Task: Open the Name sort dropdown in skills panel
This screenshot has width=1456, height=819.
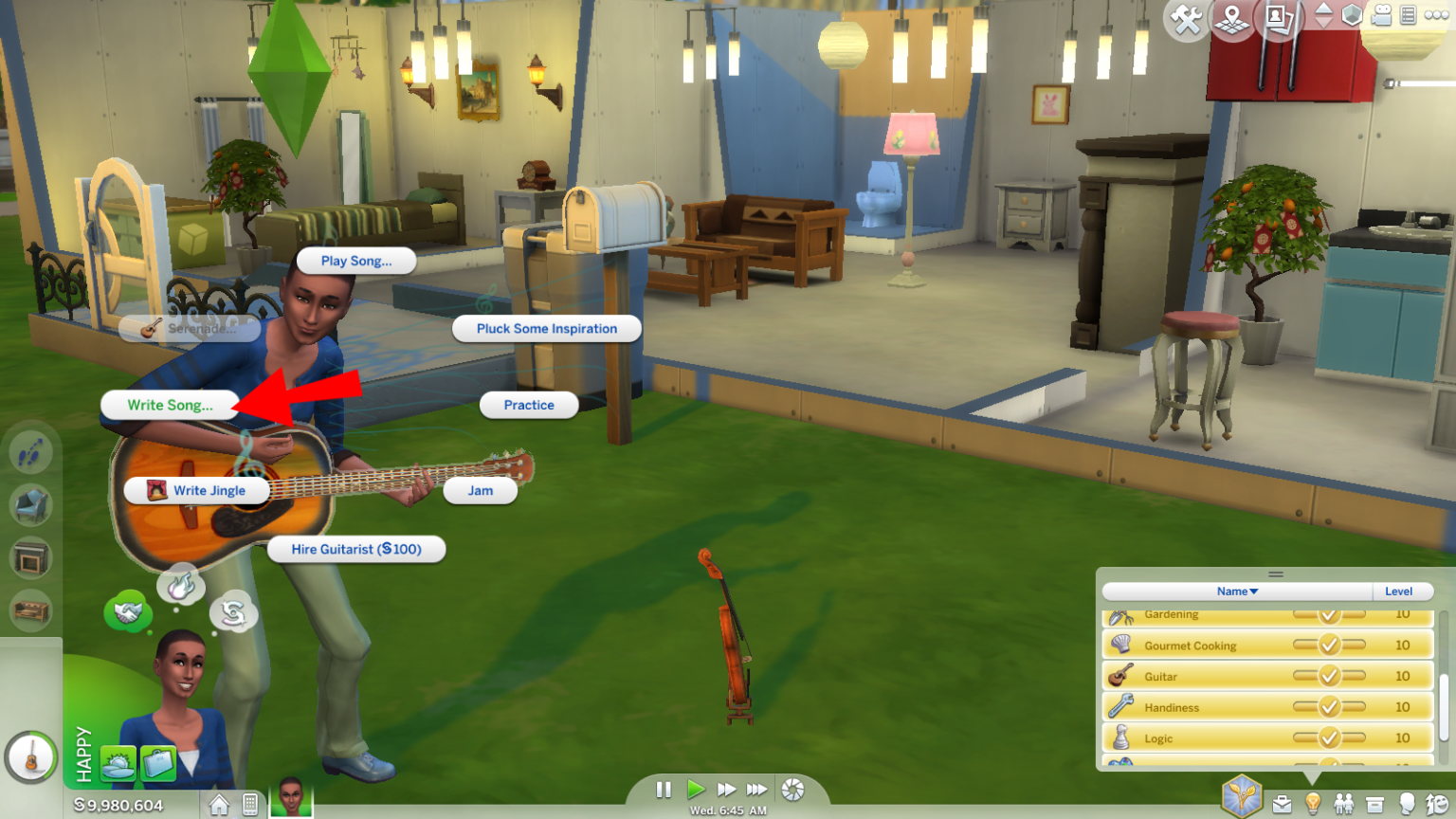Action: (x=1235, y=591)
